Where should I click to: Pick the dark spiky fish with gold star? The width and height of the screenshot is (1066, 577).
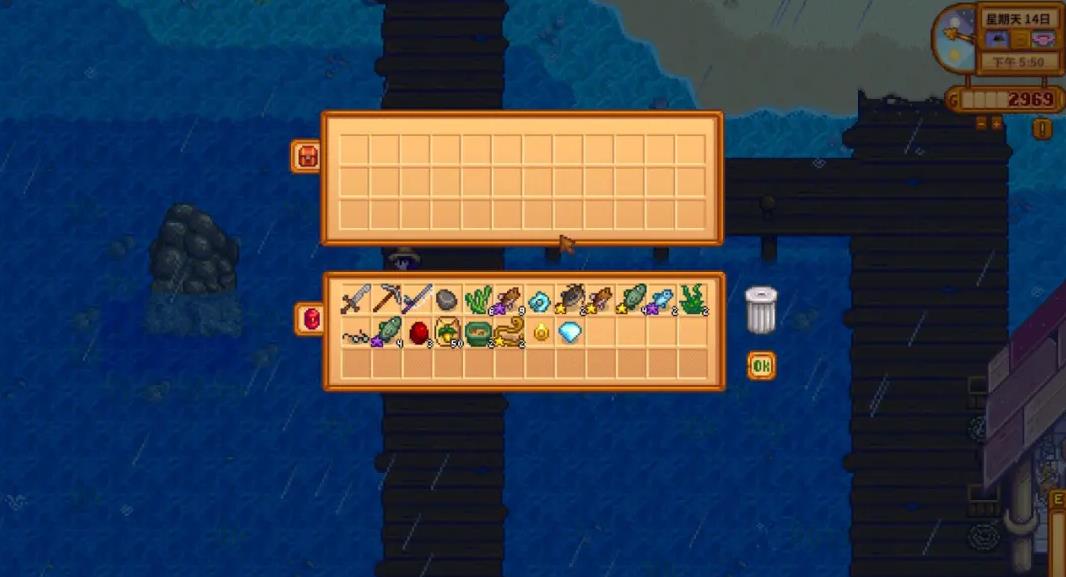click(570, 299)
